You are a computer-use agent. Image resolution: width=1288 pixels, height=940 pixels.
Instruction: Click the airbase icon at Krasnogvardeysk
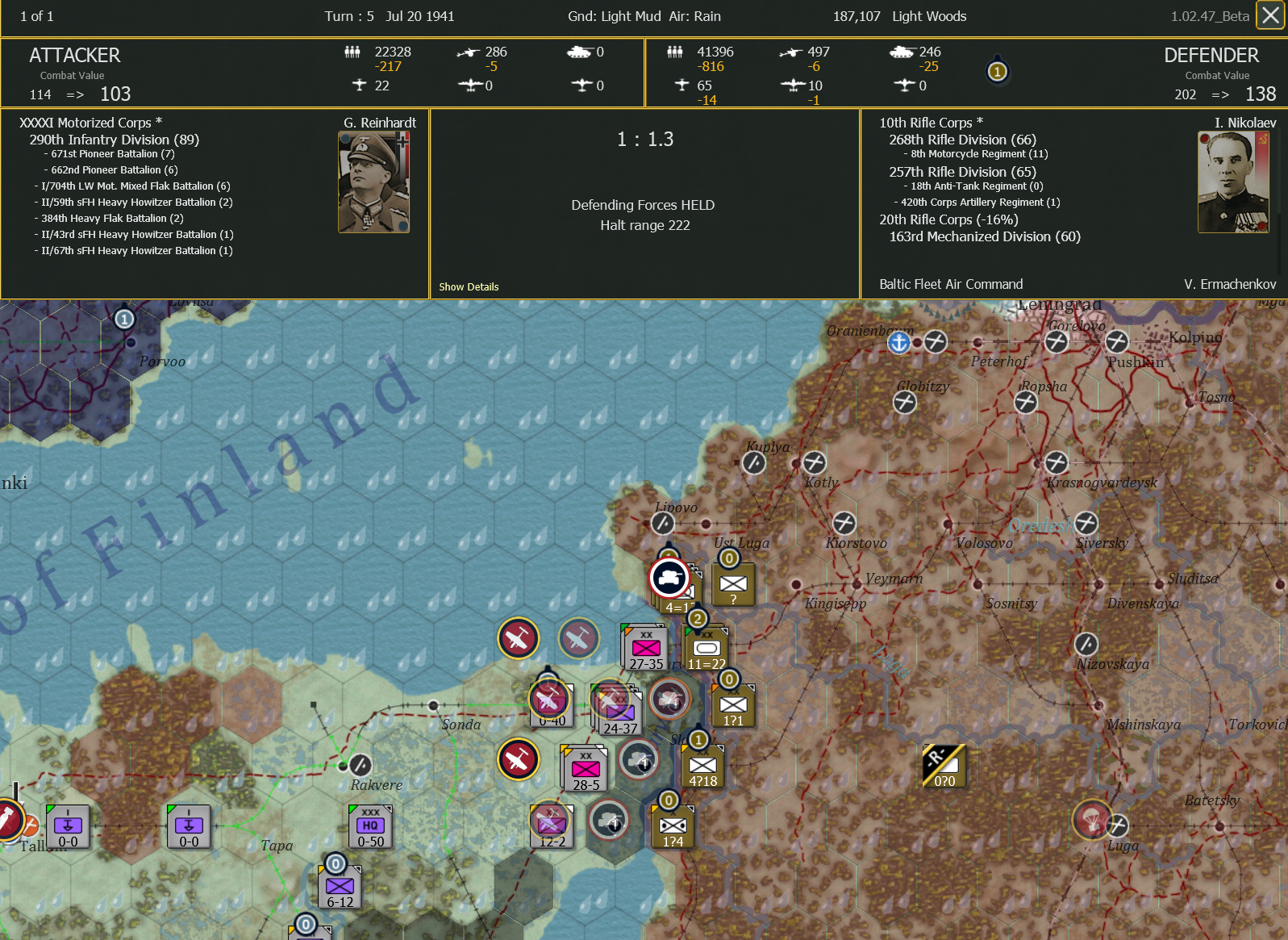tap(1057, 462)
